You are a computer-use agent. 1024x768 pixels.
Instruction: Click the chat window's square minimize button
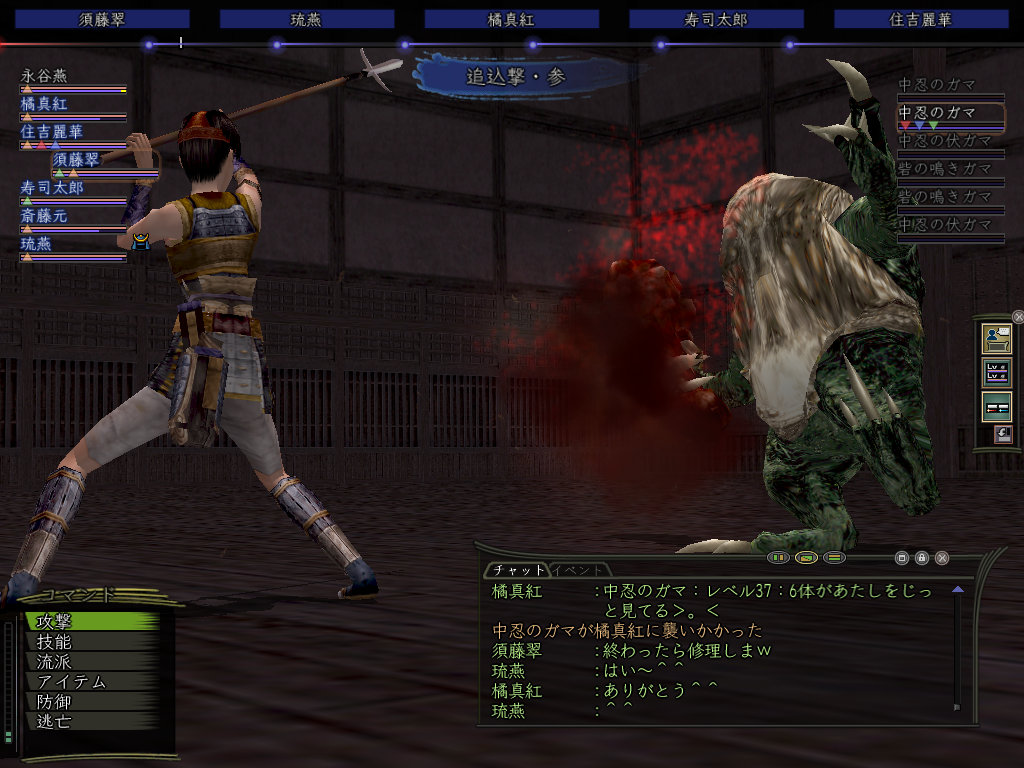902,558
